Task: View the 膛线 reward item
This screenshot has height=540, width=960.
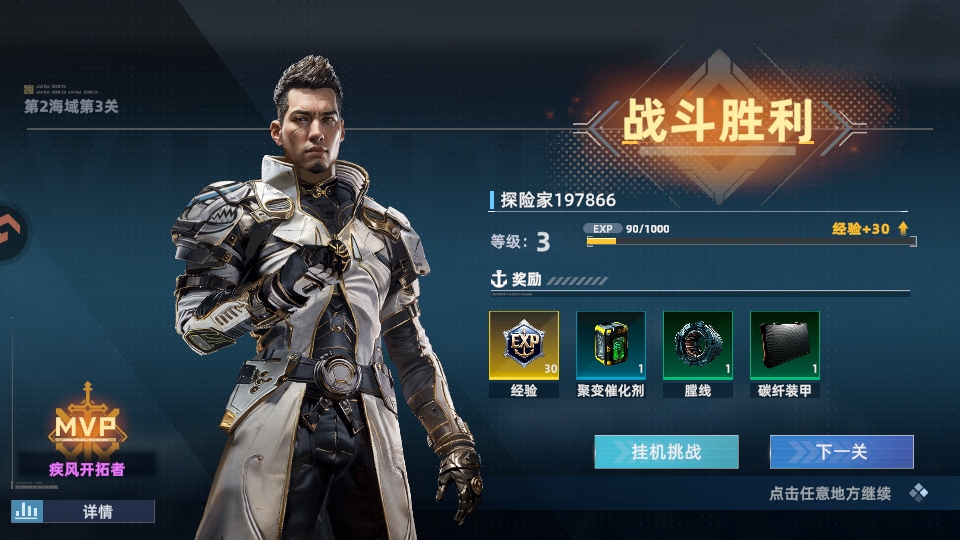Action: (x=698, y=346)
